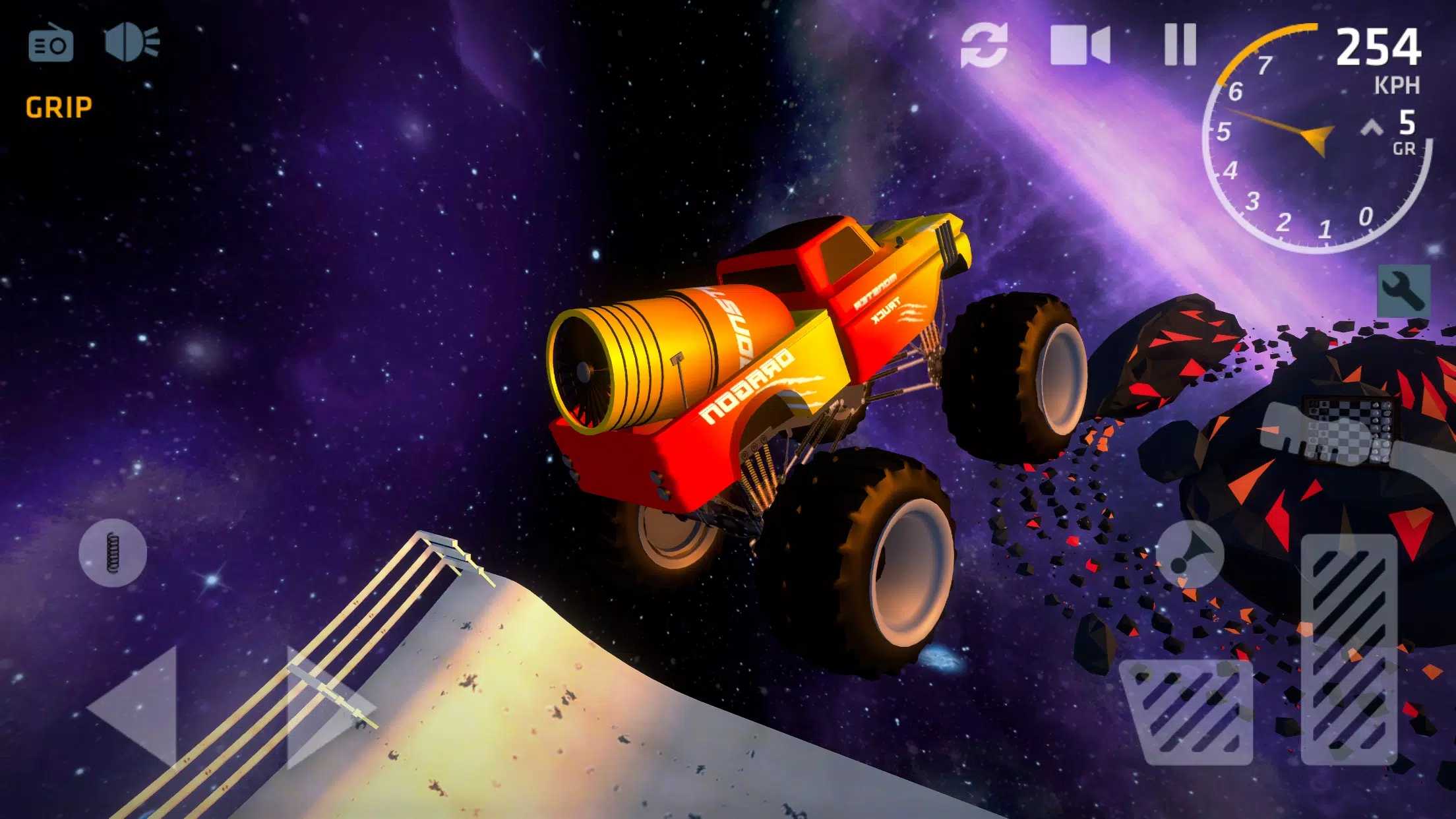The height and width of the screenshot is (819, 1456).
Task: Hit the brake pedal
Action: tap(1186, 713)
